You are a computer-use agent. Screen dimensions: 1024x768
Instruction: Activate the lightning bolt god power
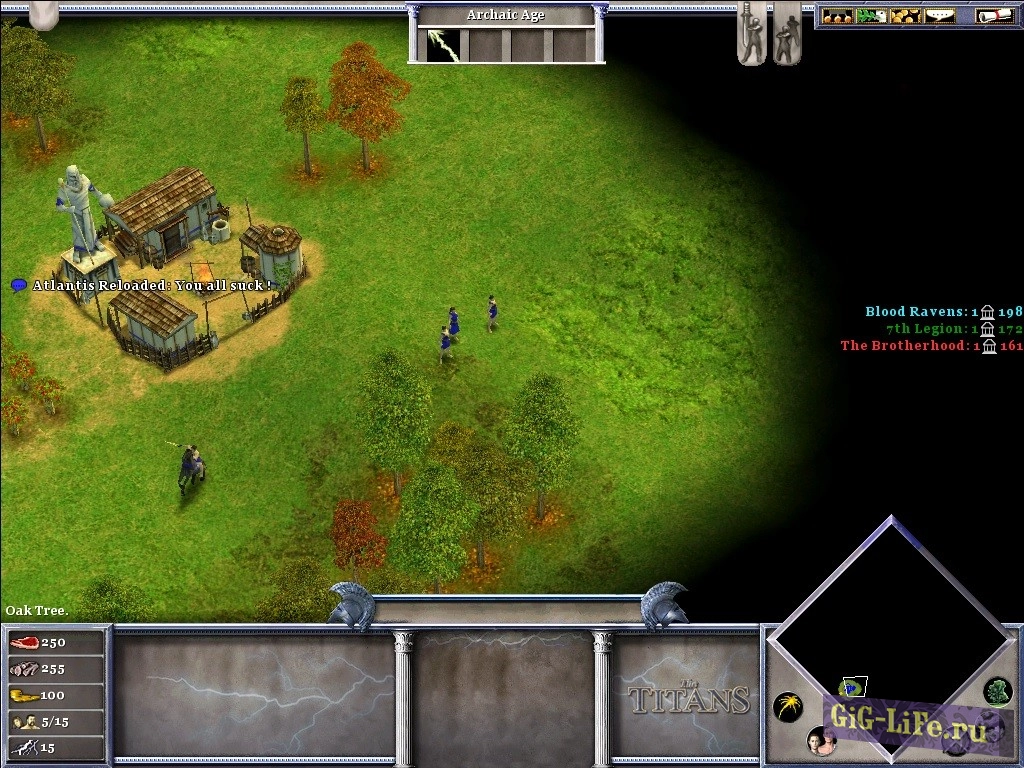[437, 45]
